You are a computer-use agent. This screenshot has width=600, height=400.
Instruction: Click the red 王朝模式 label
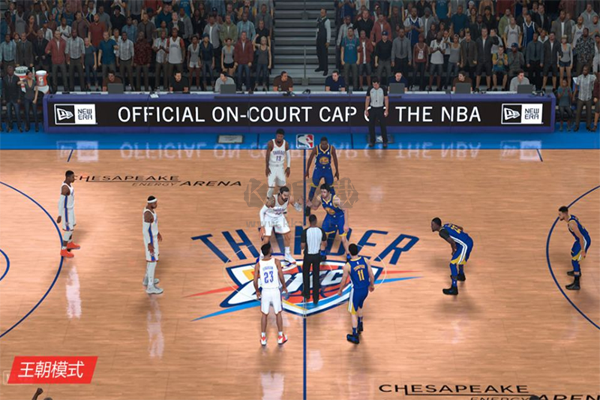point(52,369)
